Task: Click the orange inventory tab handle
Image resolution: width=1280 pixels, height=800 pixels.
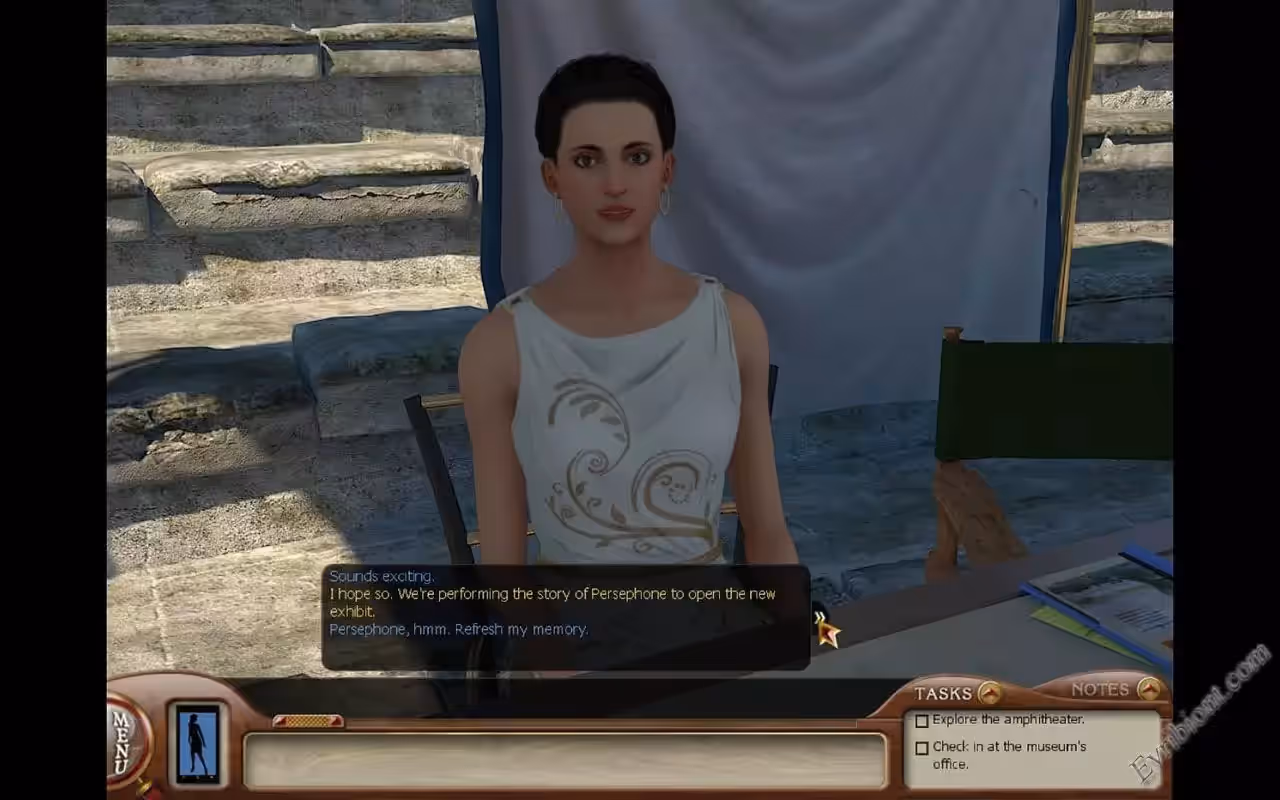Action: tap(308, 721)
